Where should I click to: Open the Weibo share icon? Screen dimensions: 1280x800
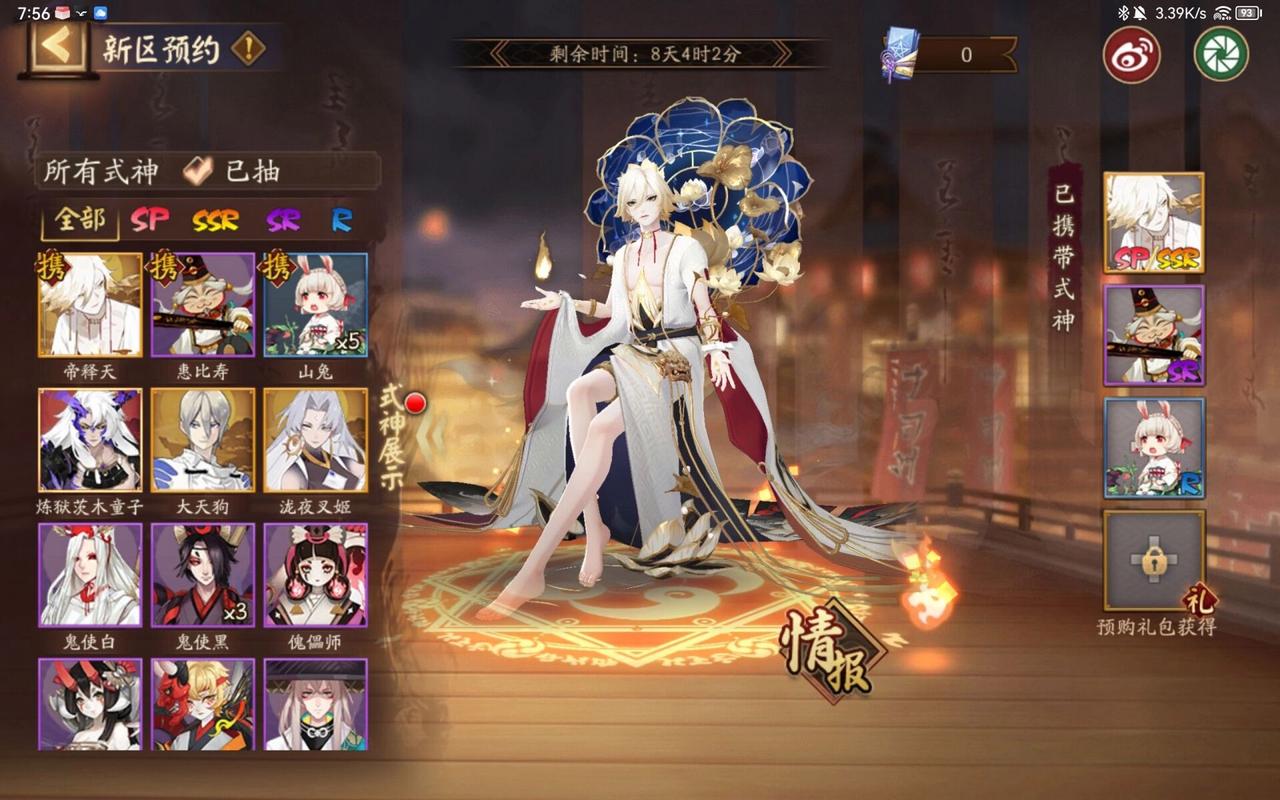click(1131, 54)
